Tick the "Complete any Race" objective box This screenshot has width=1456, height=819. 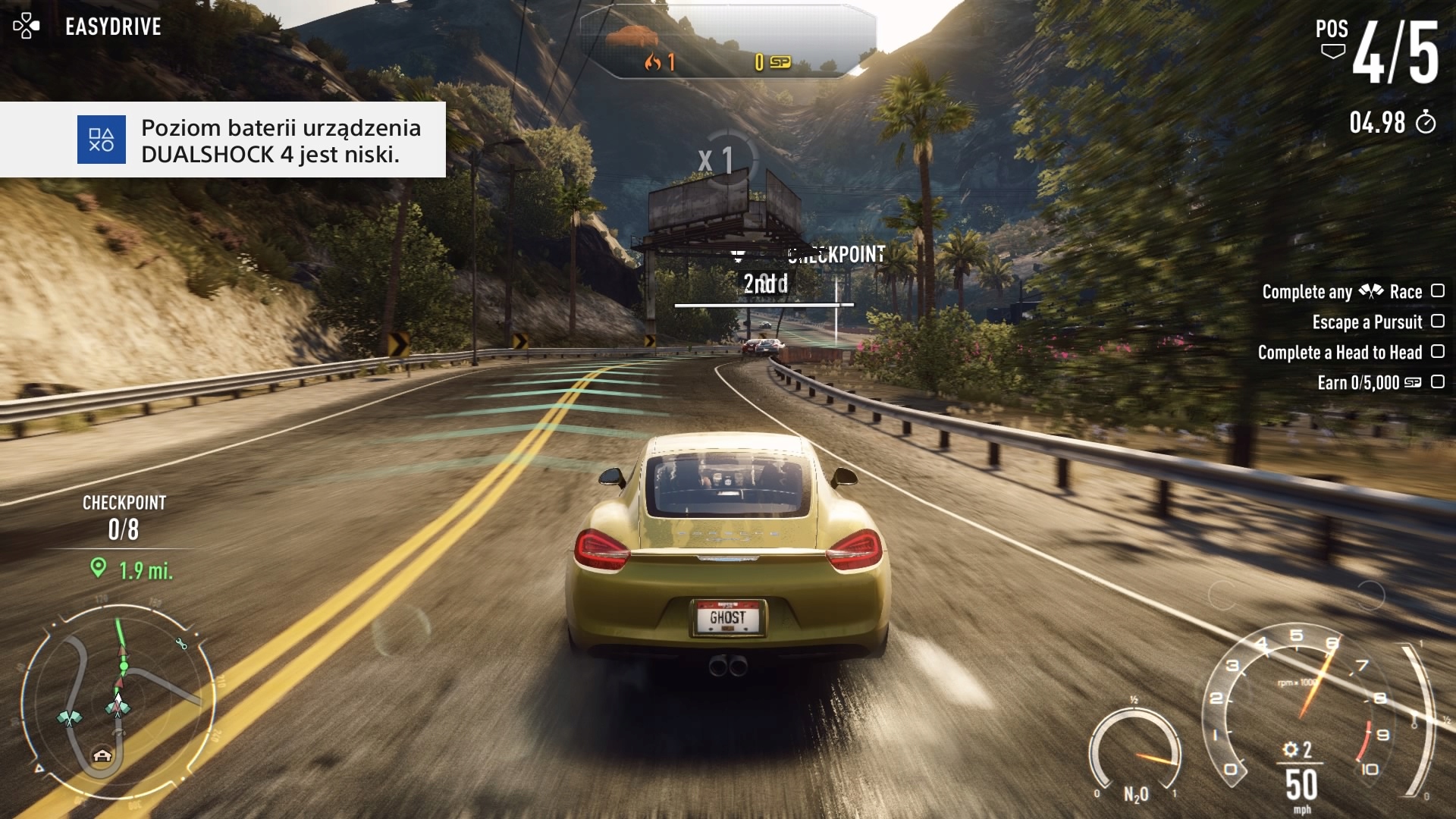[1437, 291]
